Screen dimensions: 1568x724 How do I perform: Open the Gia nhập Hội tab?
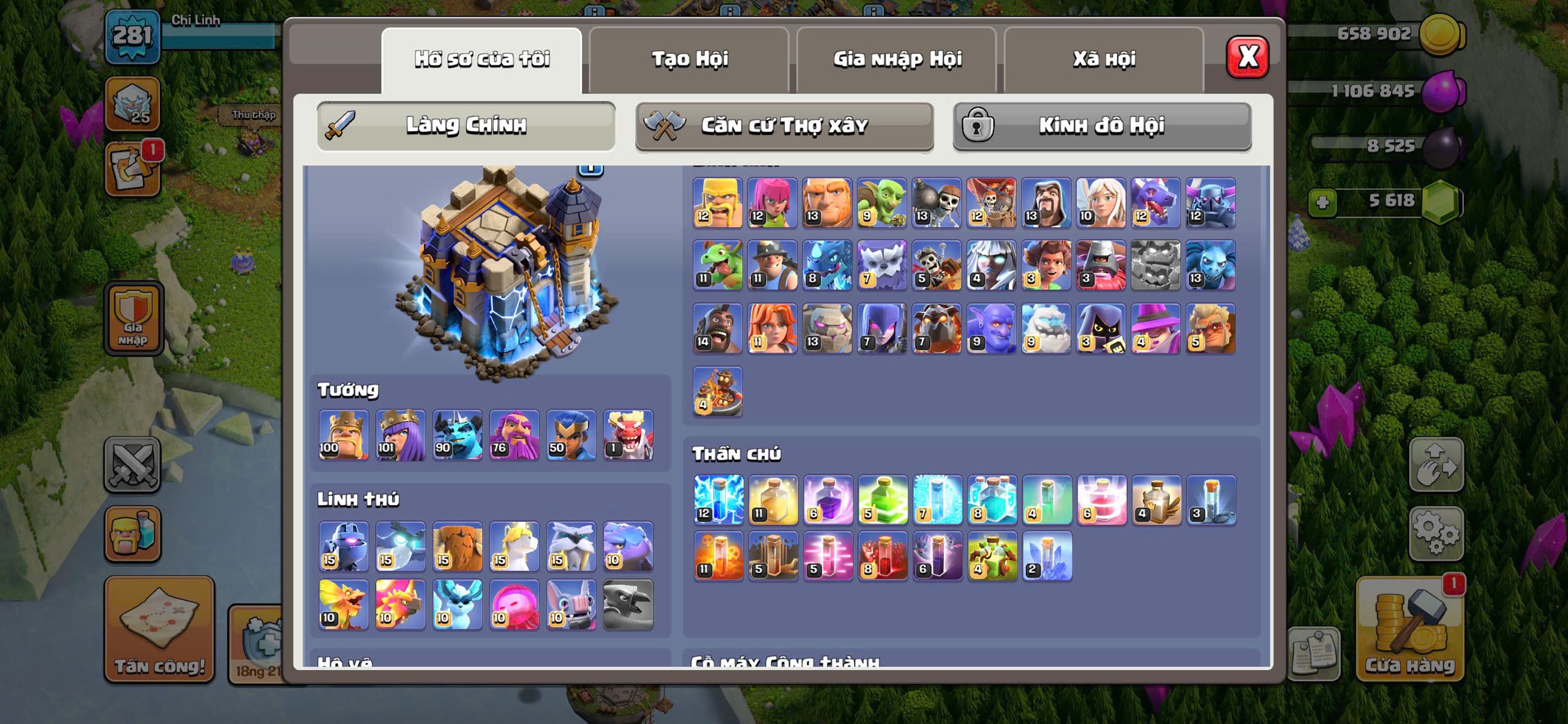(x=897, y=59)
